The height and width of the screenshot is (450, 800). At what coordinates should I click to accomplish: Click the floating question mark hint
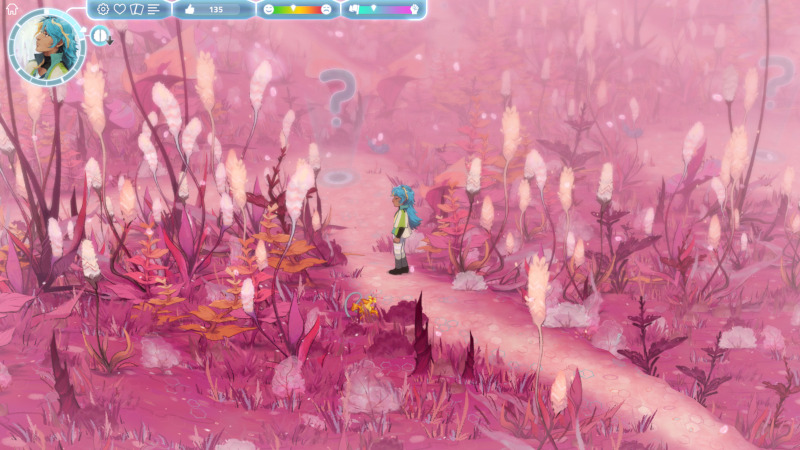pyautogui.click(x=338, y=97)
